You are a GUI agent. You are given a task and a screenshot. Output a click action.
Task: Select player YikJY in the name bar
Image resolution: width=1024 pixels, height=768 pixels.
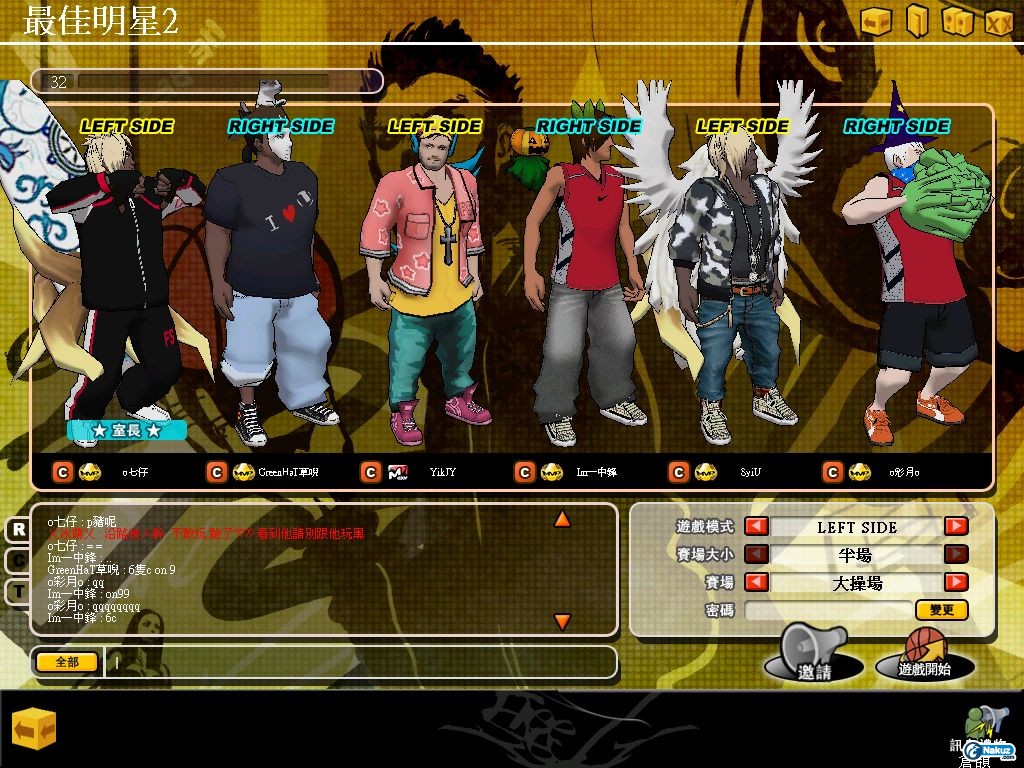pyautogui.click(x=442, y=472)
